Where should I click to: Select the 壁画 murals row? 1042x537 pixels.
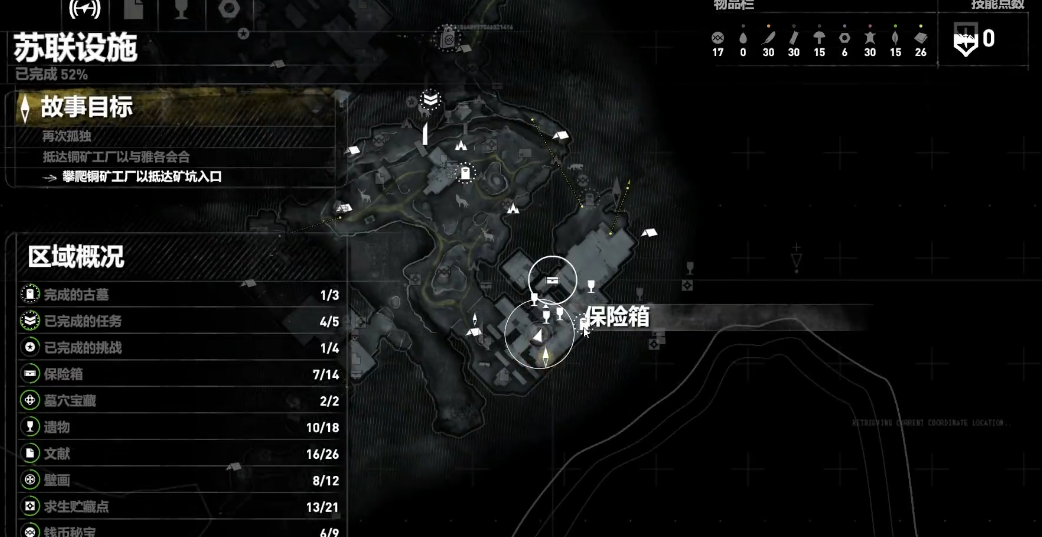point(180,480)
